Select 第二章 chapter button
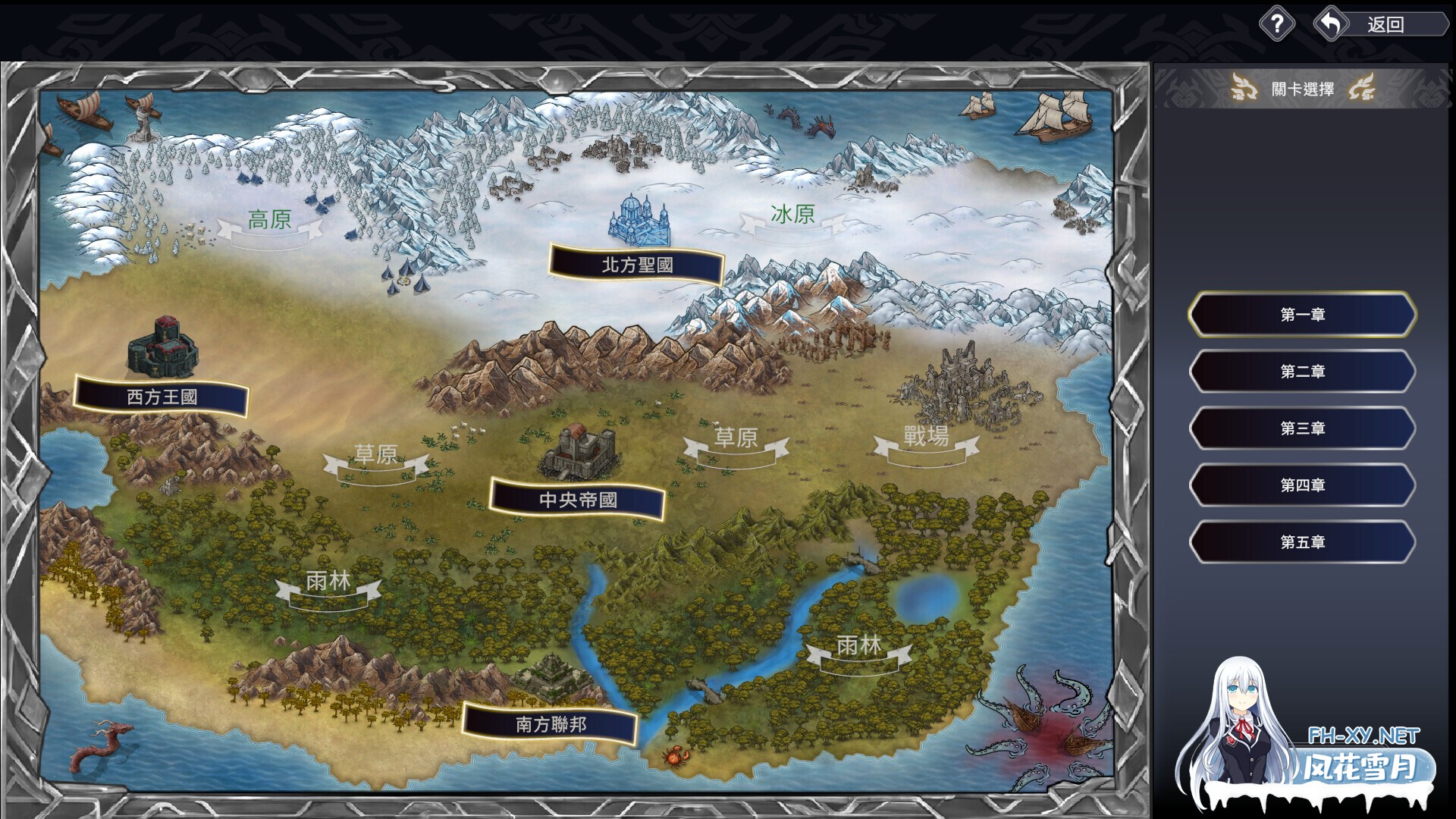 (x=1301, y=372)
